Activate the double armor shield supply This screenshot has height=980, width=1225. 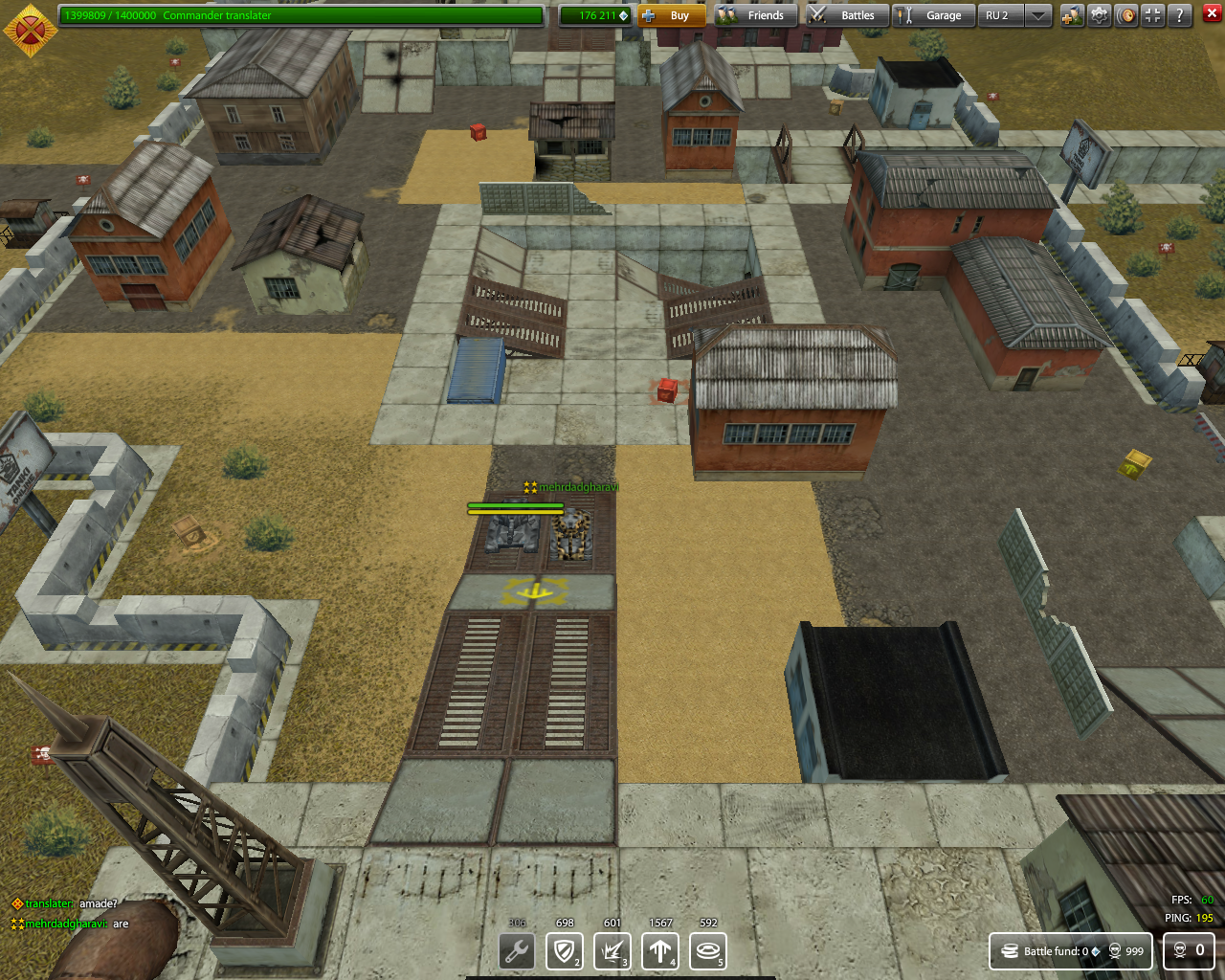(x=564, y=951)
